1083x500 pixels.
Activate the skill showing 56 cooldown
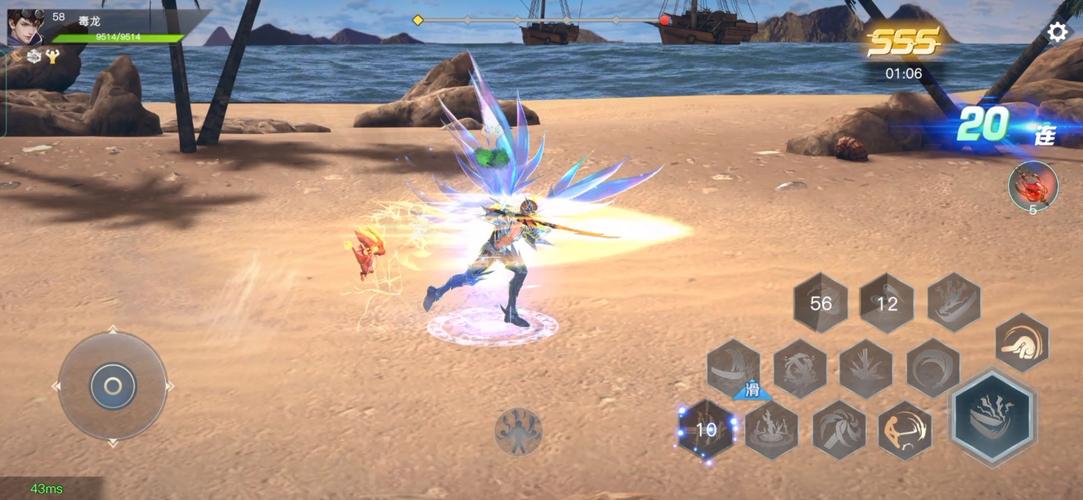point(821,303)
